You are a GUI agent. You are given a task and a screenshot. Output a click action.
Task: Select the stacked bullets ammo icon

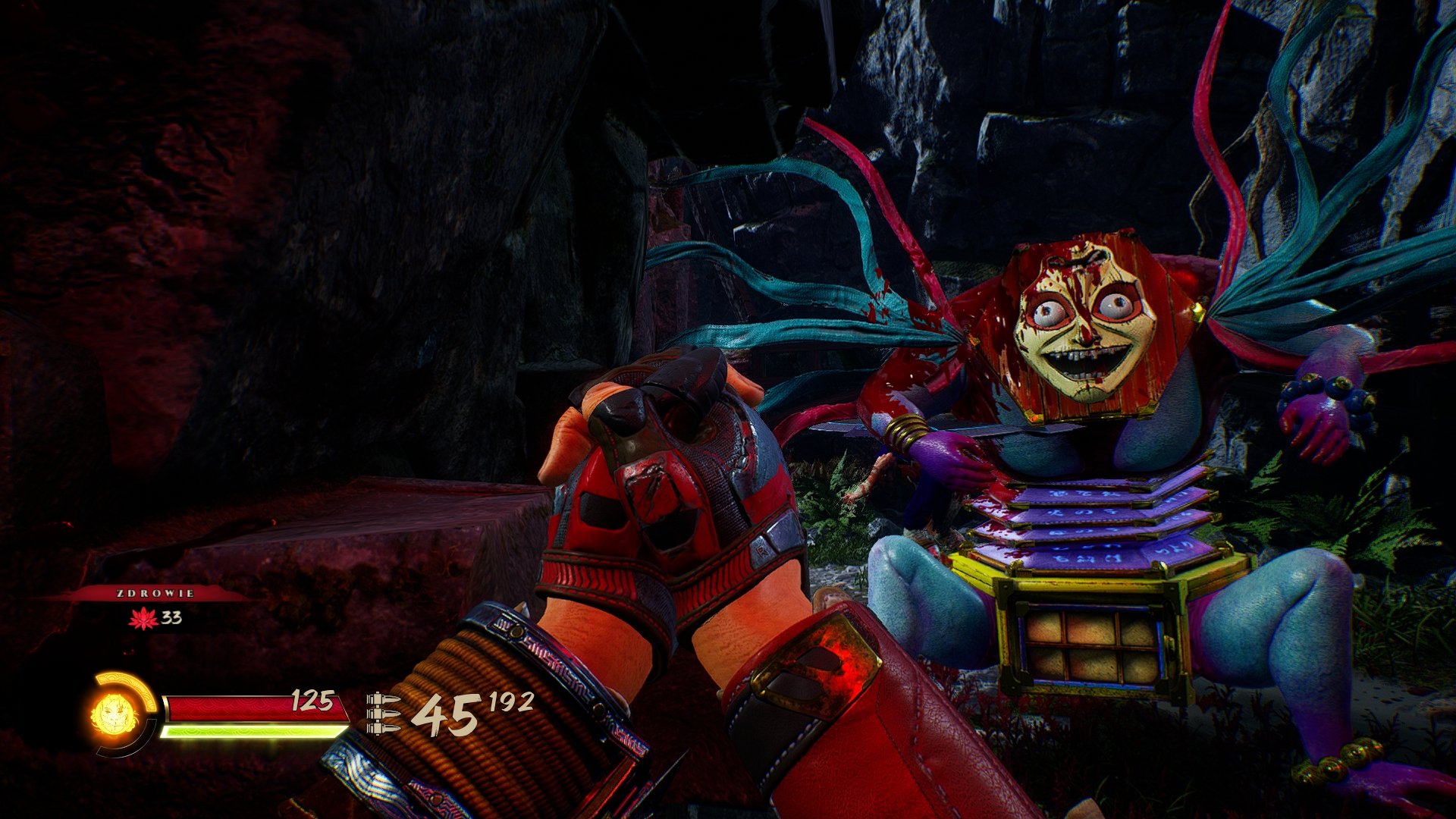383,713
